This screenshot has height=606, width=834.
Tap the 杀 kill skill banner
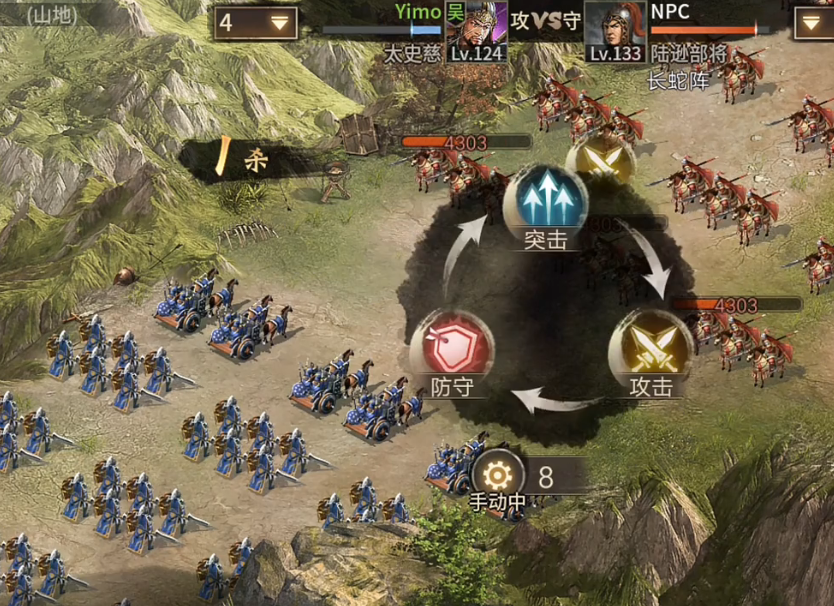pyautogui.click(x=250, y=160)
